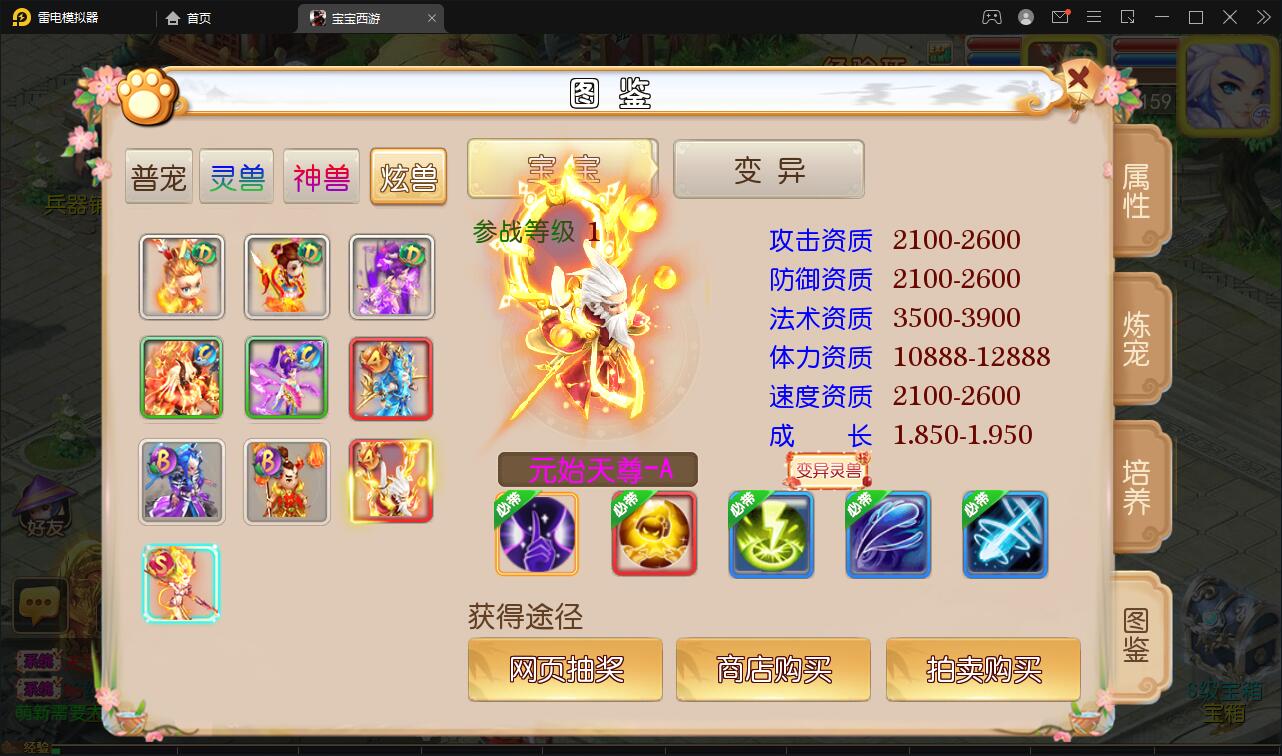1282x756 pixels.
Task: Select the blue feather skill icon
Action: 888,534
